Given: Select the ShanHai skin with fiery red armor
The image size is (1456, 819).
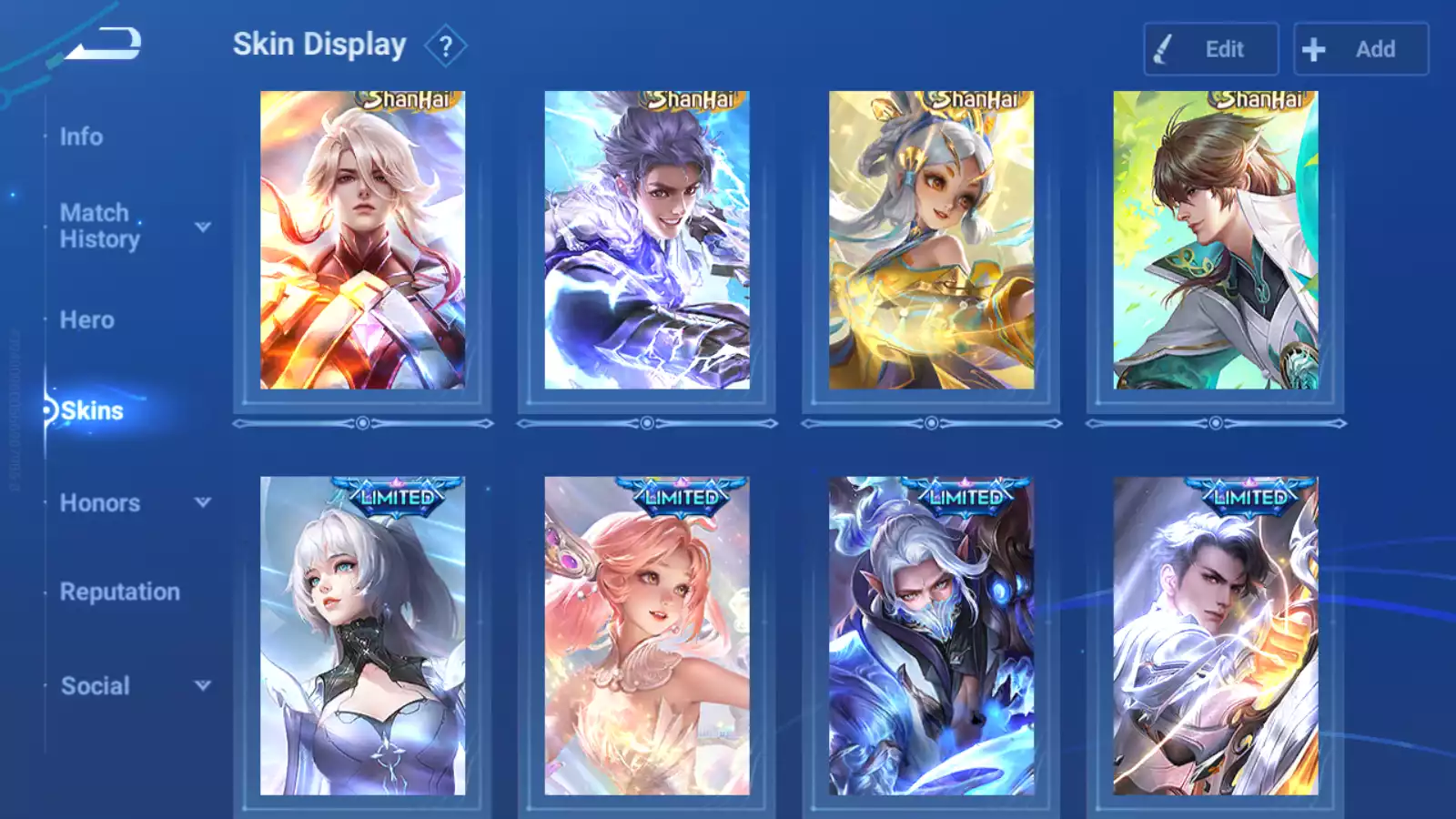Looking at the screenshot, I should pos(362,240).
